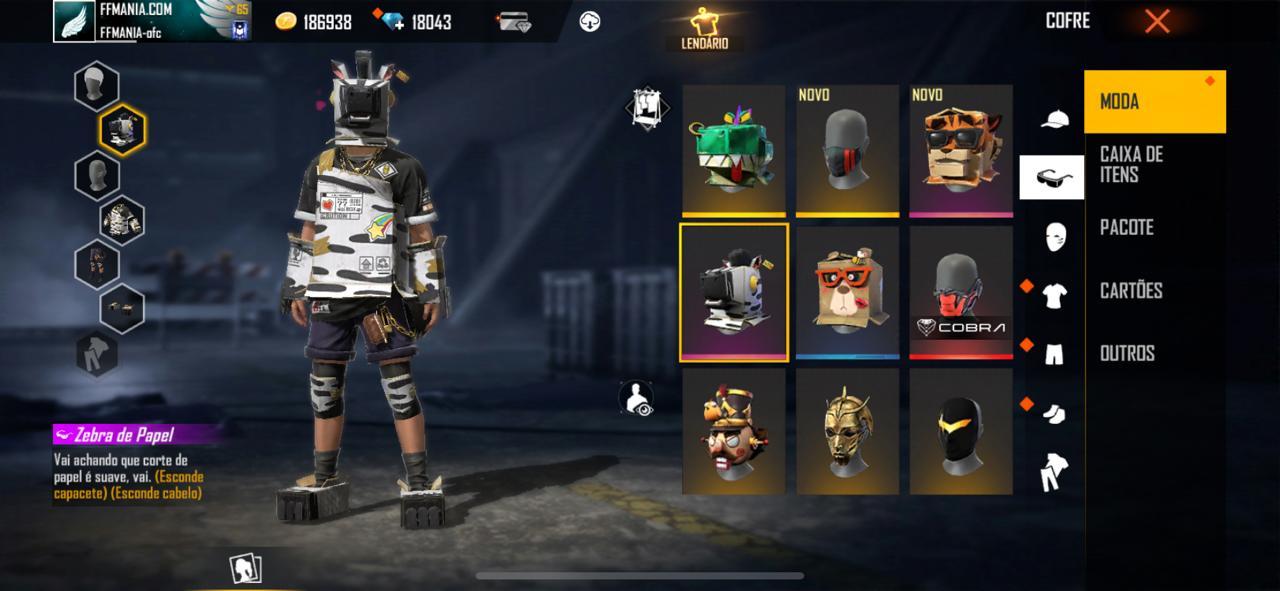Select the golden skull mask
1280x591 pixels.
[x=847, y=431]
